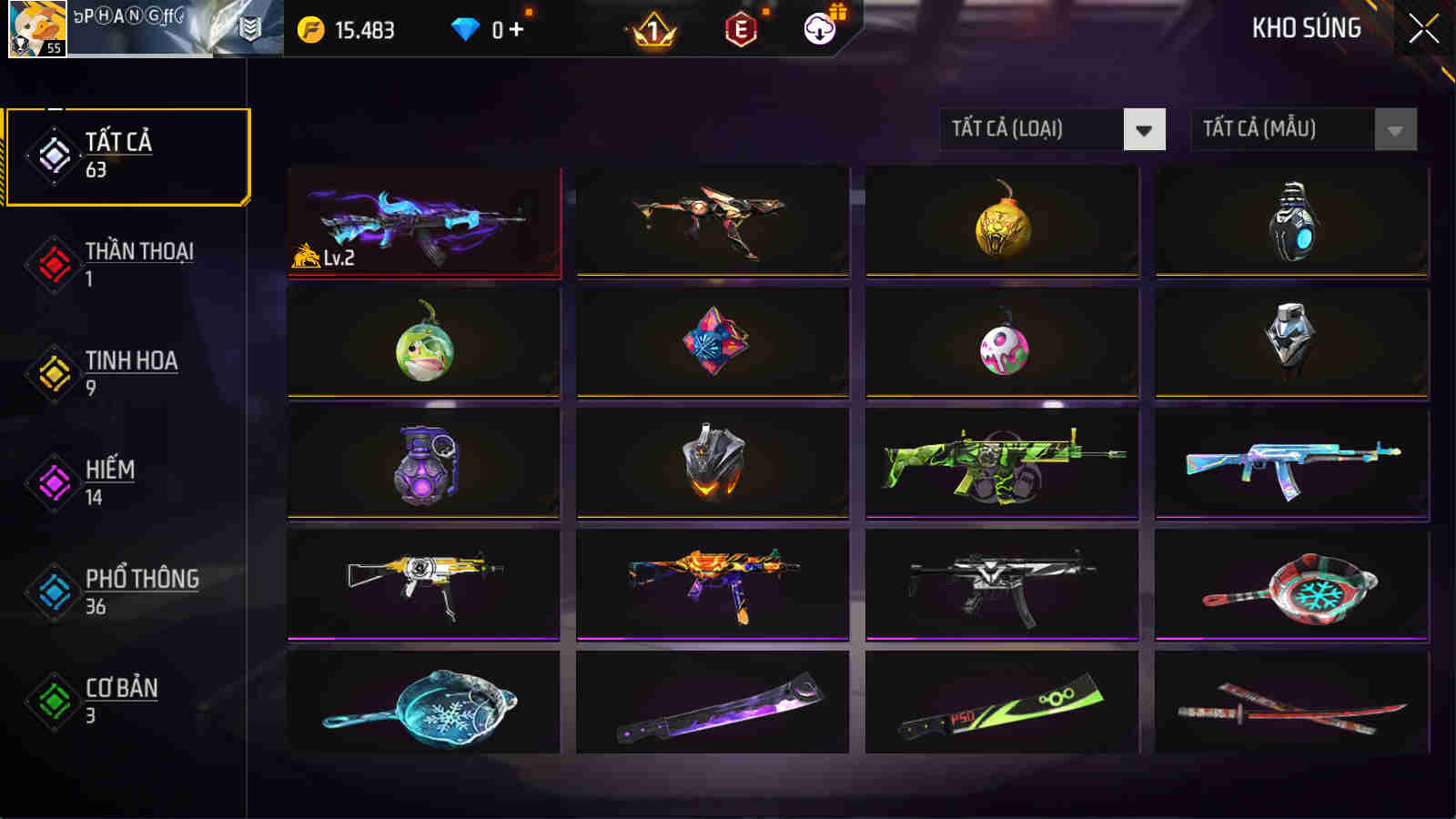The height and width of the screenshot is (819, 1456).
Task: Select the Thần Thoại rarity diamond icon
Action: 53,264
